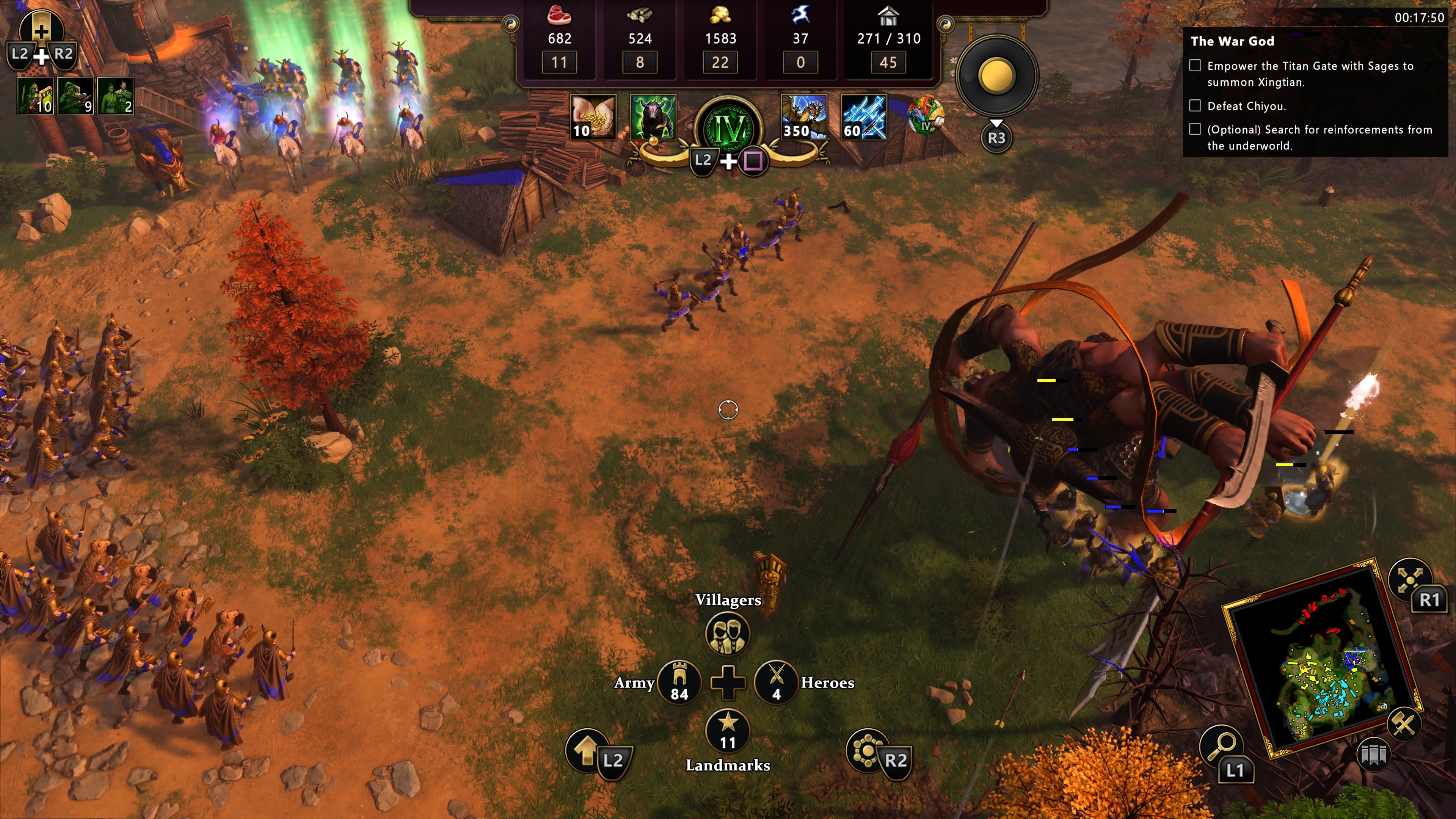
Task: Click the large gold orb button
Action: click(996, 76)
